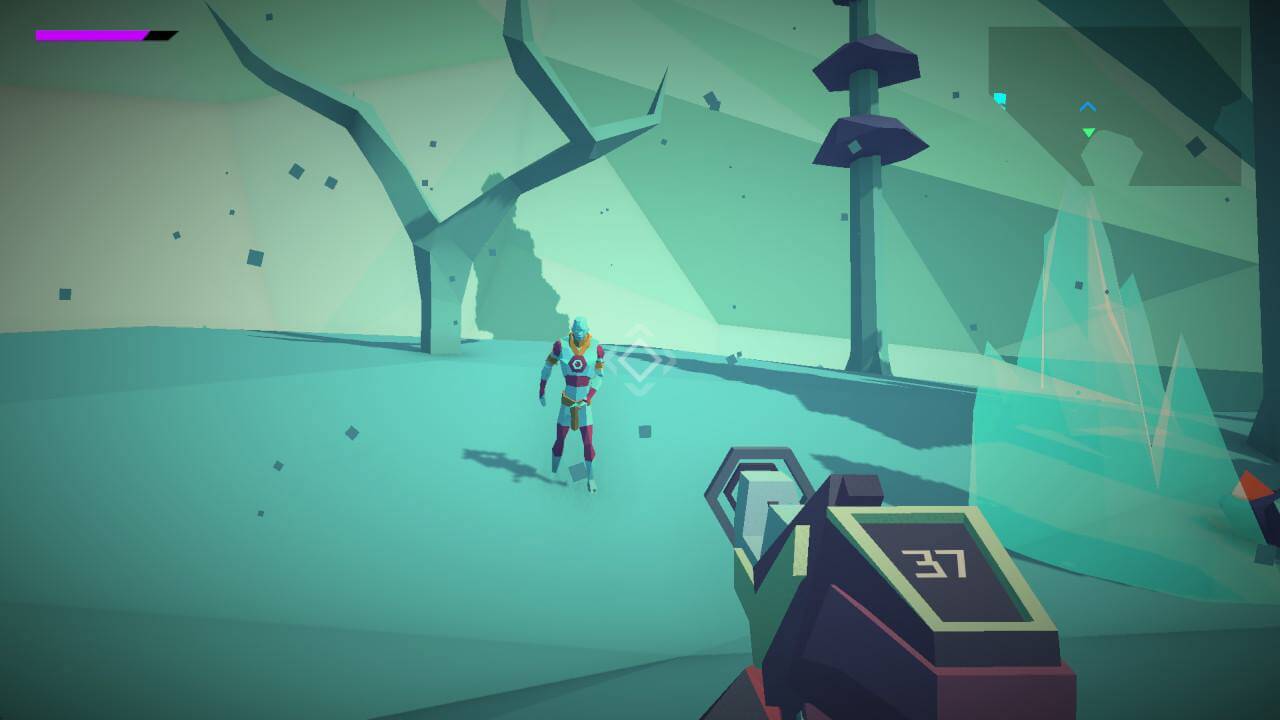Select the blue chevron marker on the minimap

coord(1088,107)
